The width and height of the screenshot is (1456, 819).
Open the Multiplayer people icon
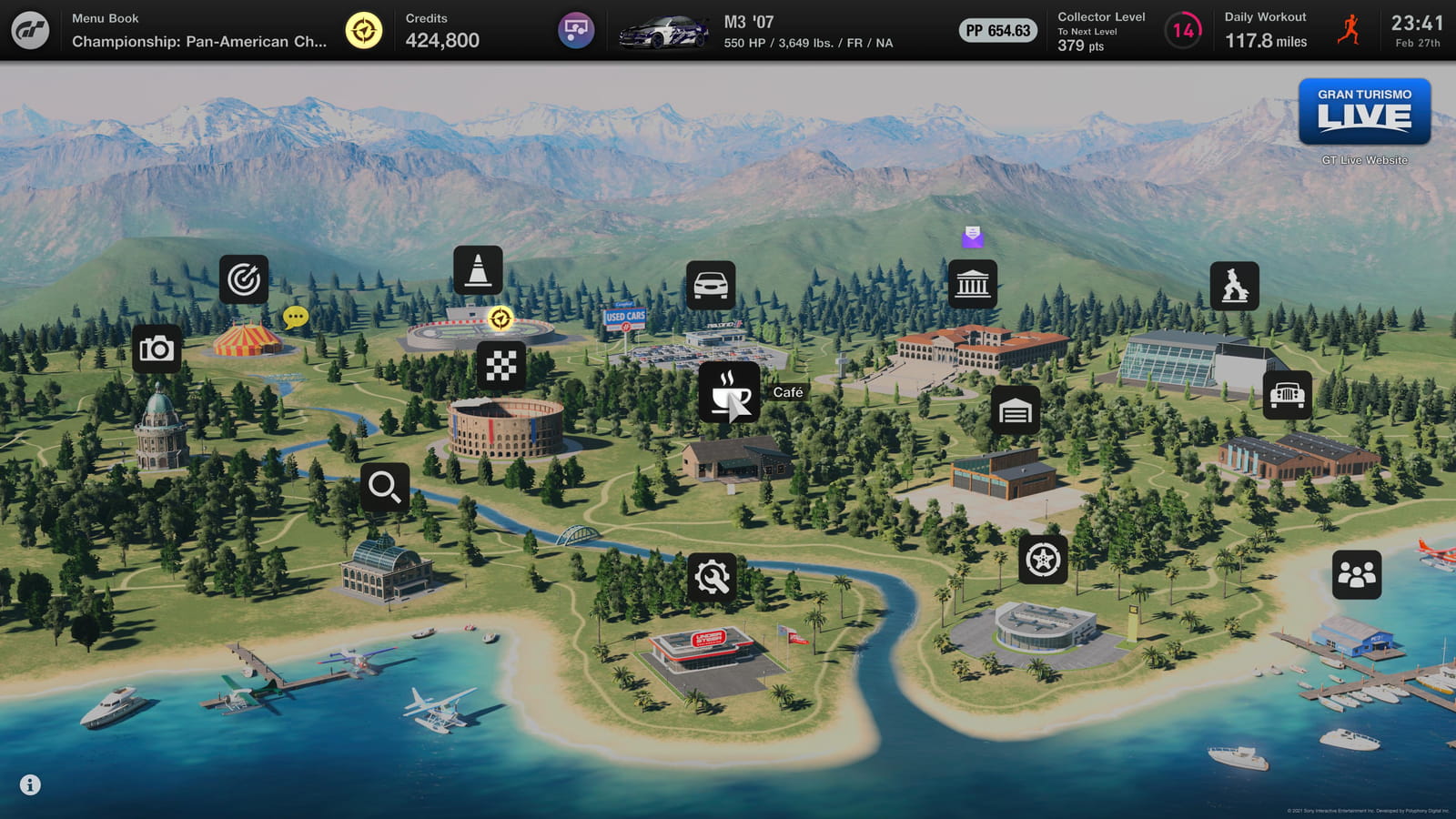point(1356,574)
